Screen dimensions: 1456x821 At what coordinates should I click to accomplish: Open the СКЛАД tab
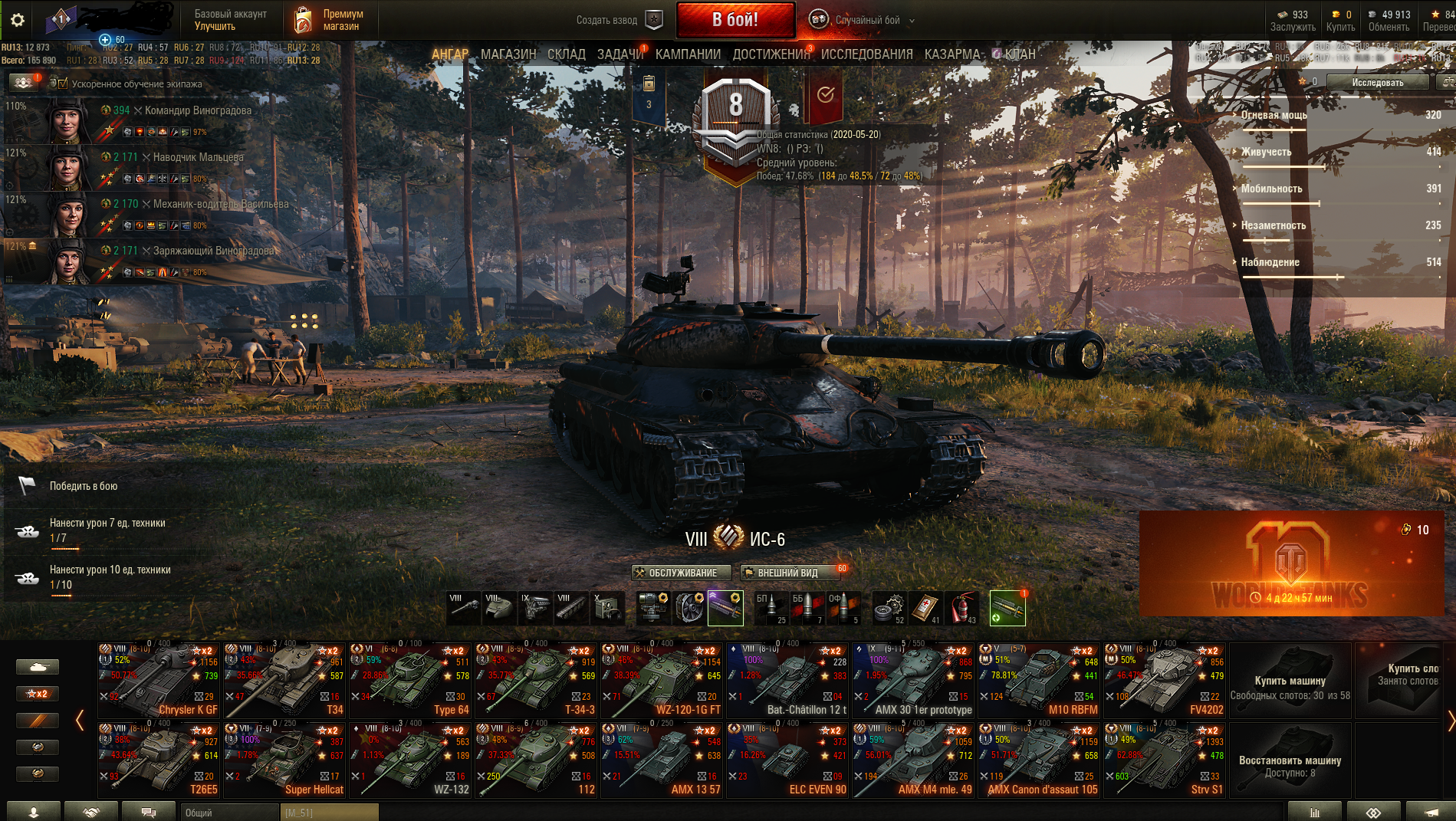(x=566, y=54)
